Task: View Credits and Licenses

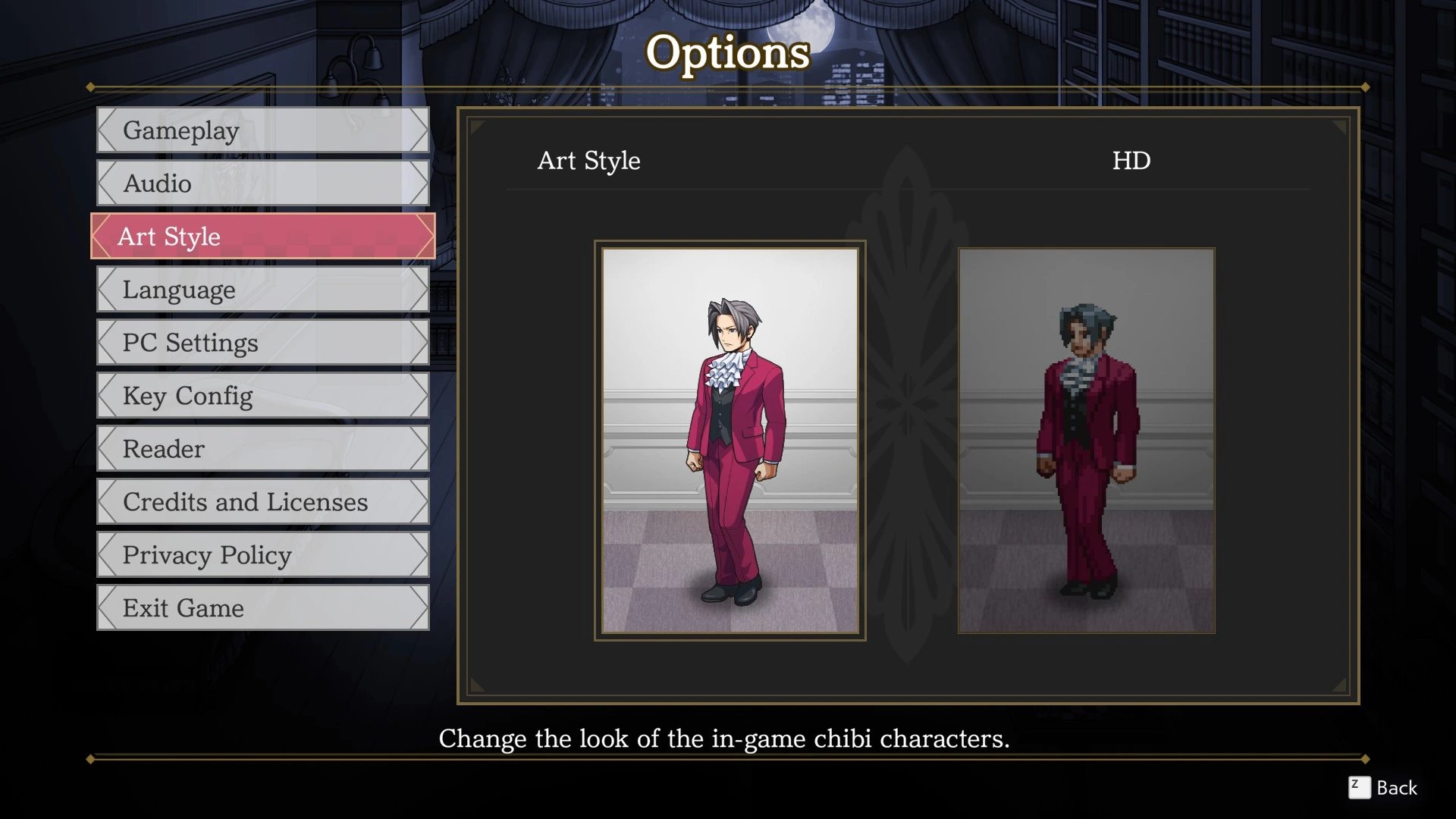Action: [262, 502]
